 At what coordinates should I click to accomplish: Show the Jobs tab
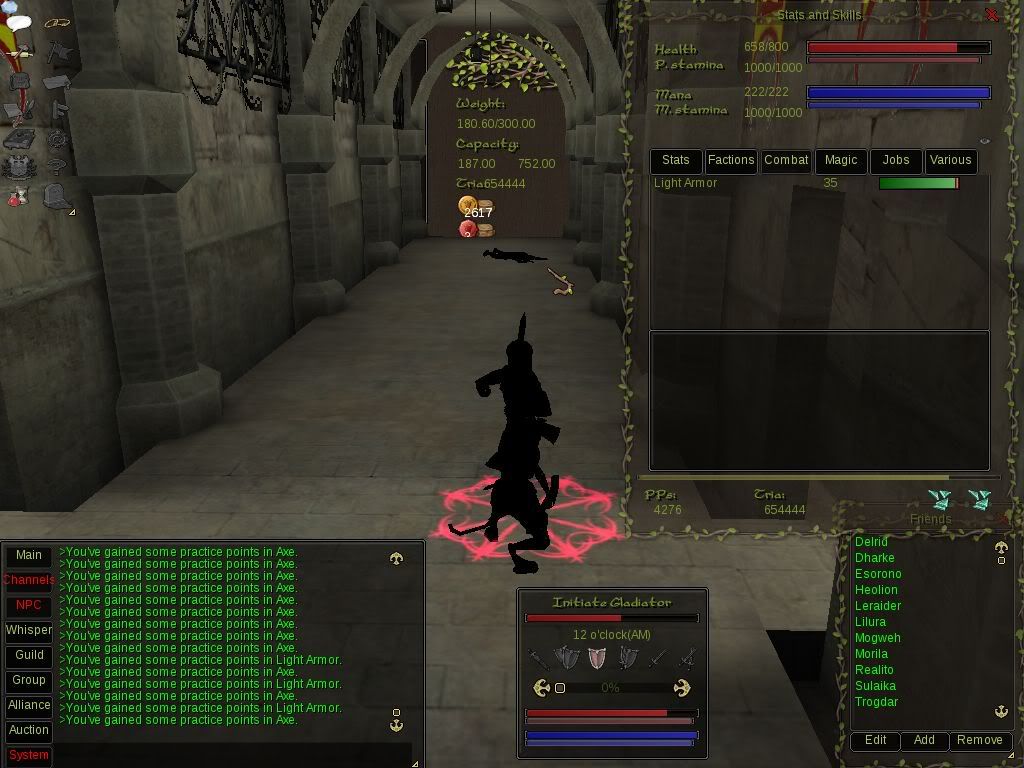896,160
